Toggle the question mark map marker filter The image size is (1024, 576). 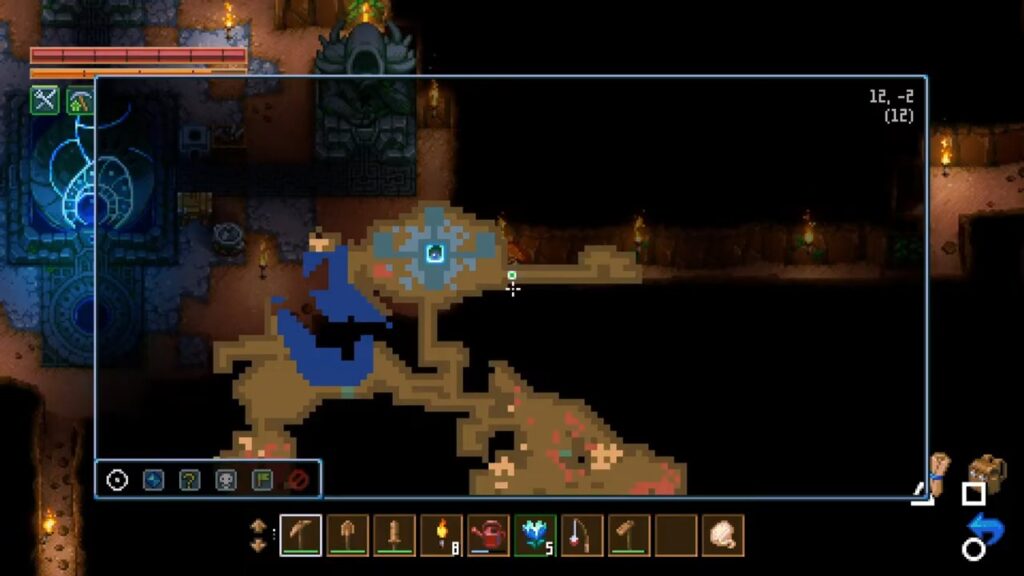click(189, 480)
